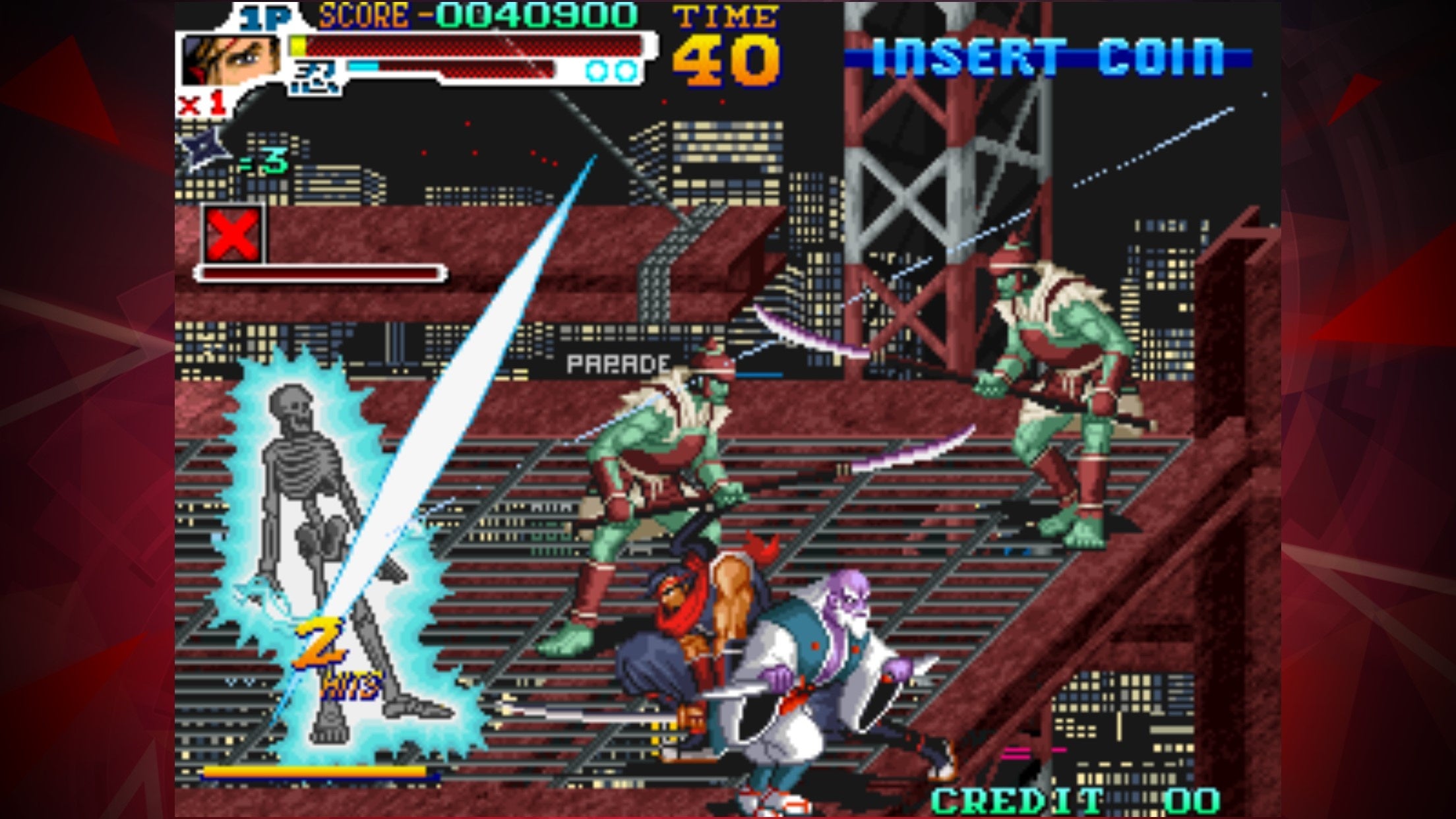Click the yellow segment of the health bar
Viewport: 1456px width, 819px height.
coord(298,44)
